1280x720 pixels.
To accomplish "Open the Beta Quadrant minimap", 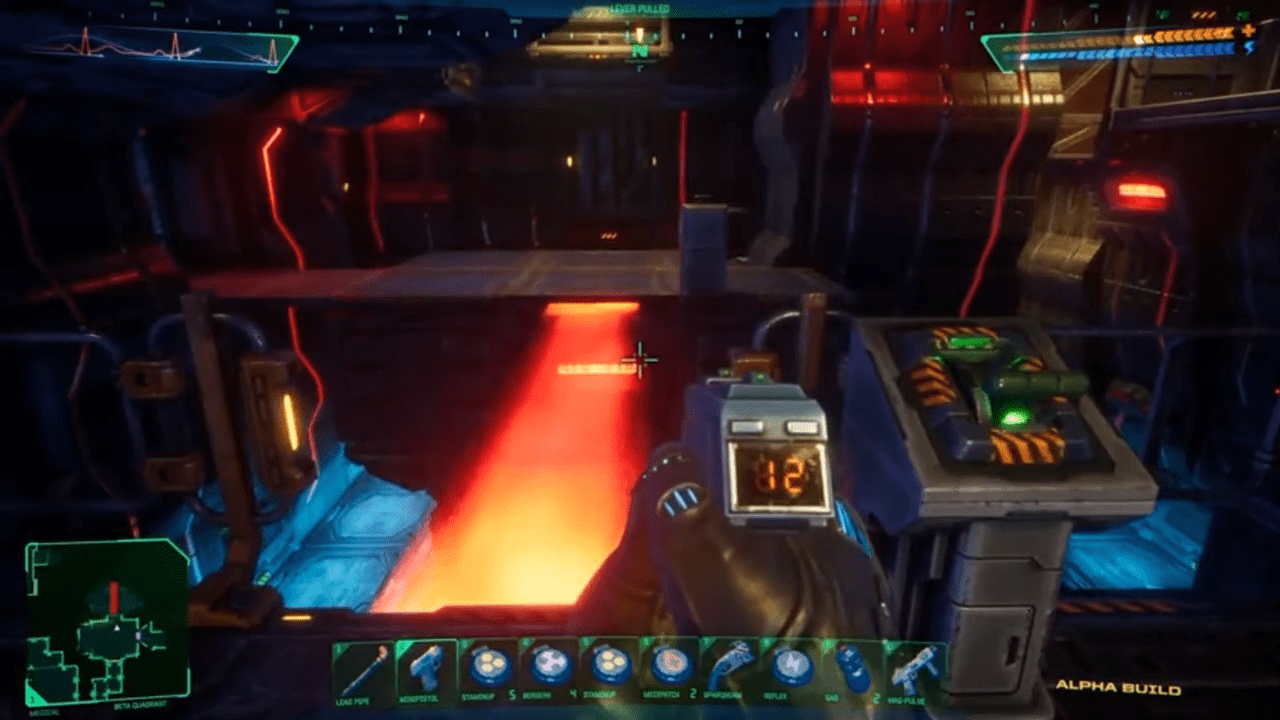I will (107, 620).
